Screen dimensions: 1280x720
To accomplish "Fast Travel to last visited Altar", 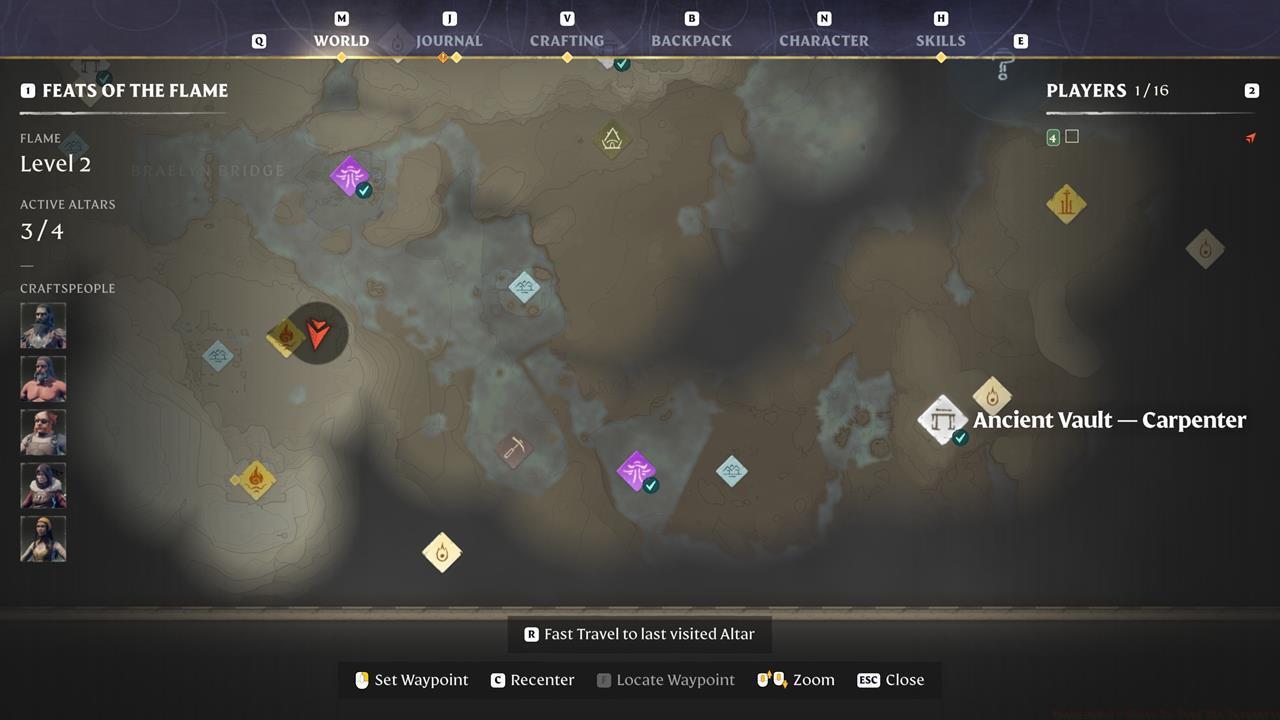I will point(639,633).
